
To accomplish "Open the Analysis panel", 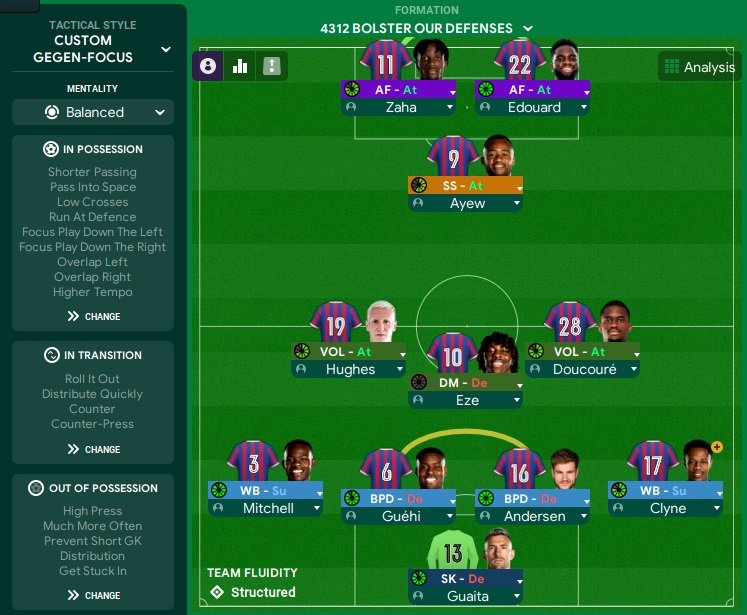I will coord(698,67).
